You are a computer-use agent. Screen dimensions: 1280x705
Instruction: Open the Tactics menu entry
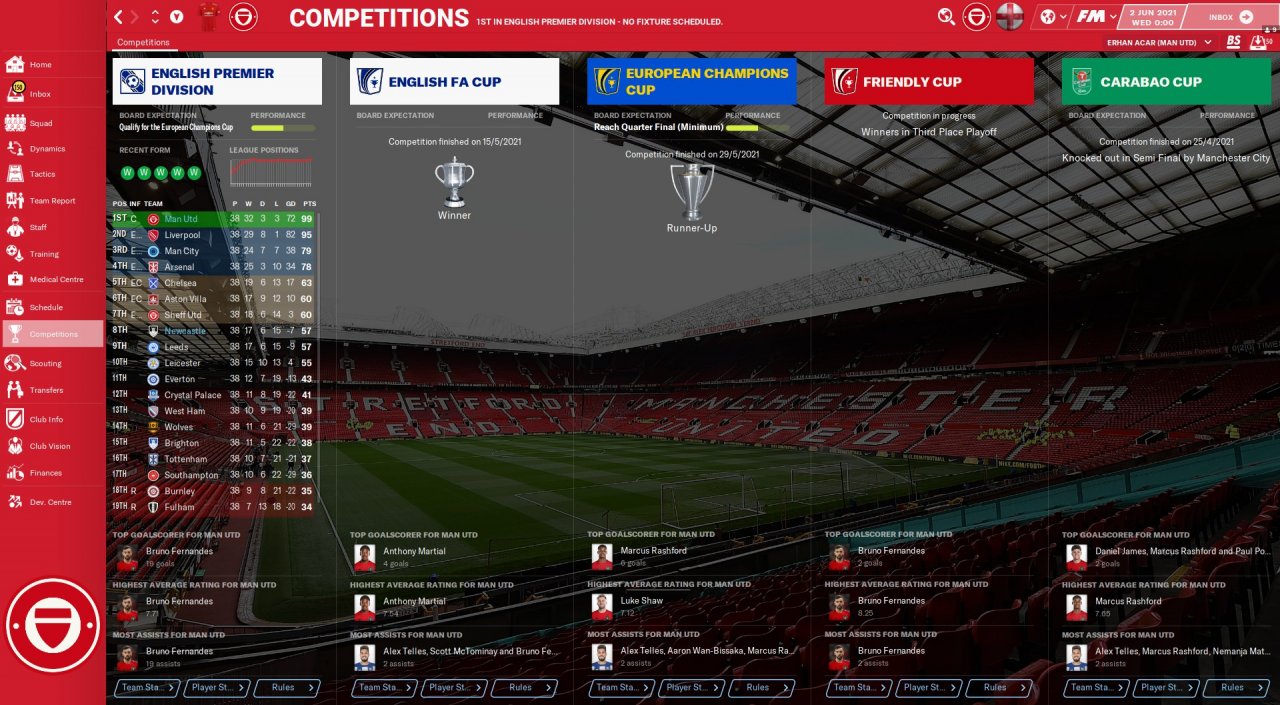(x=42, y=174)
